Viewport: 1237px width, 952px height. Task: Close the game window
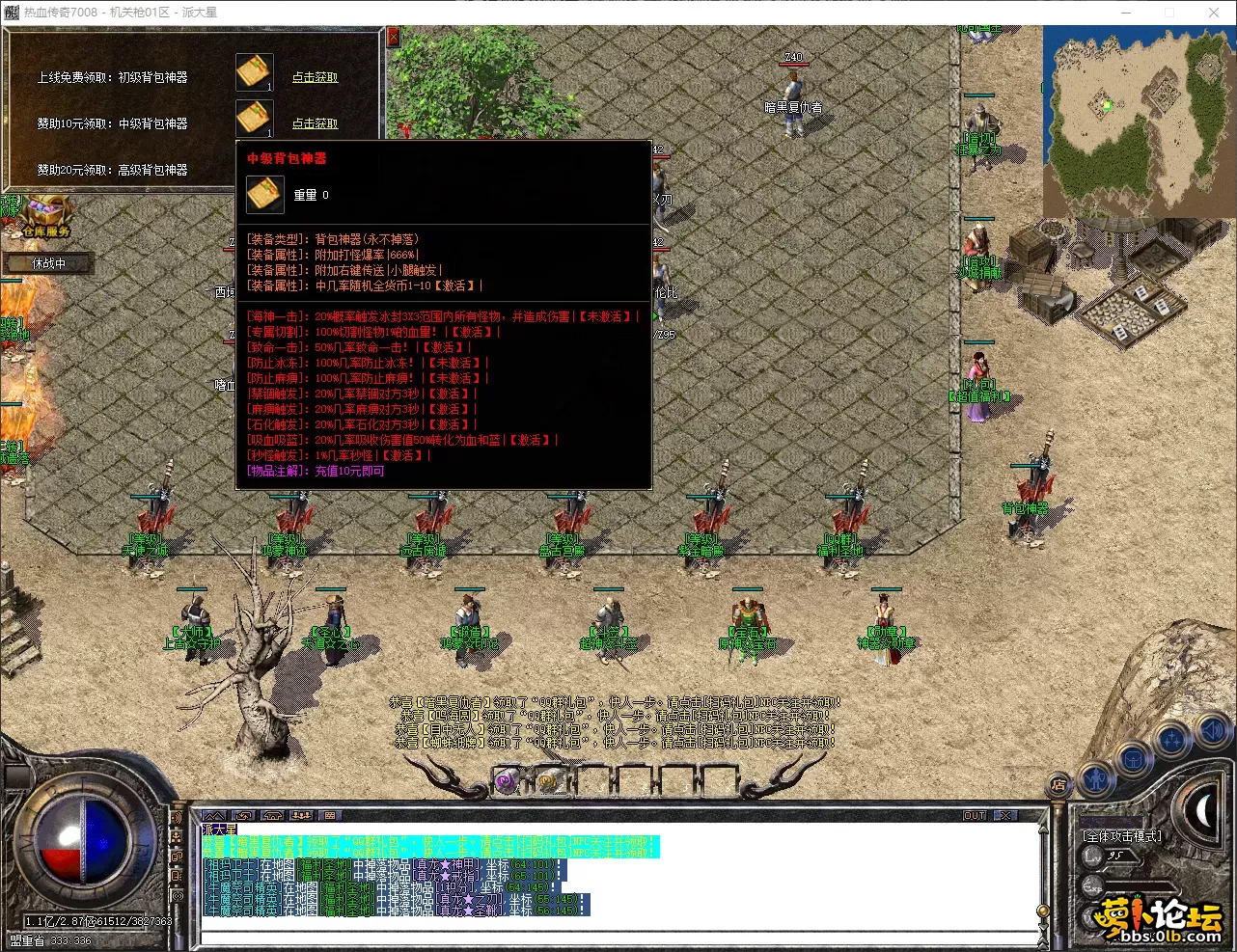1214,13
